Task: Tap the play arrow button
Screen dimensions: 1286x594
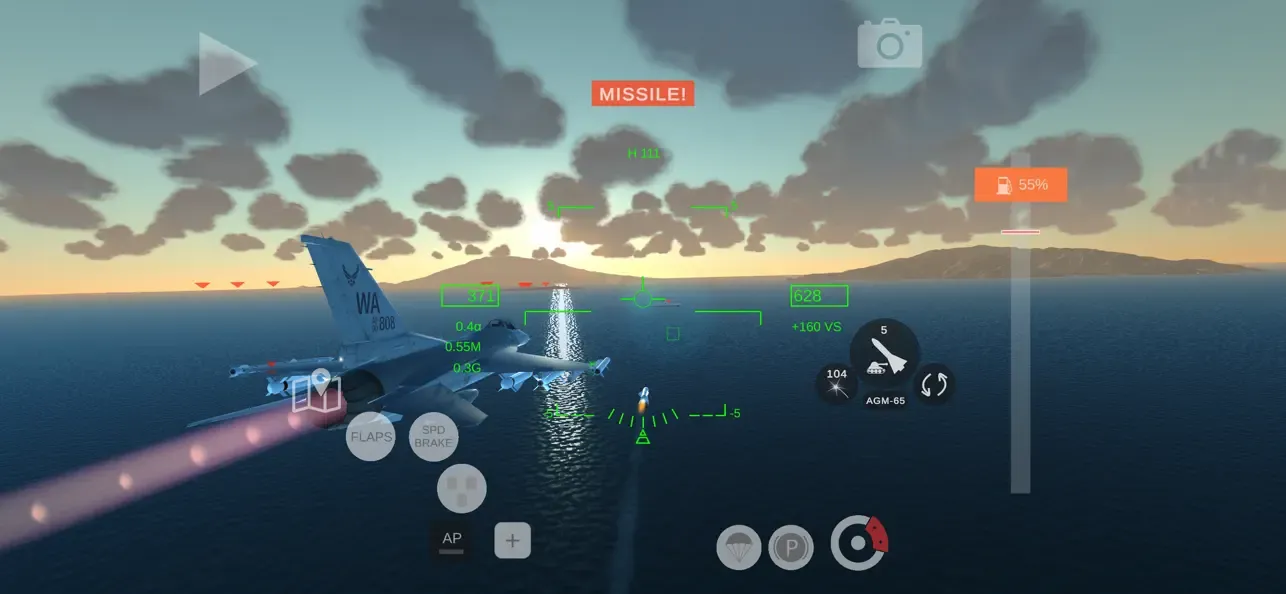Action: coord(227,64)
